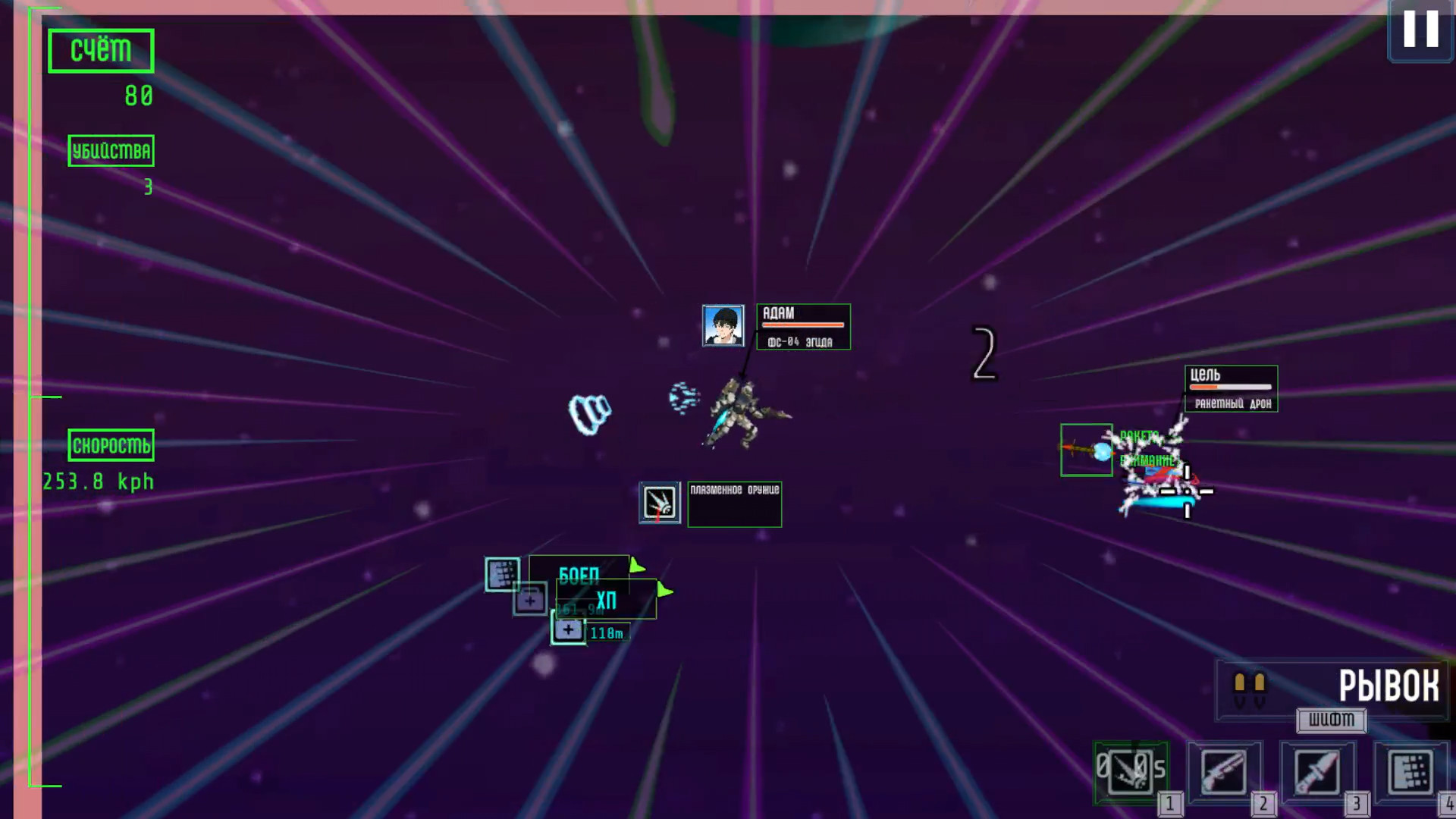
Task: Select weapon slot 1 plasma weapon
Action: 1132,772
